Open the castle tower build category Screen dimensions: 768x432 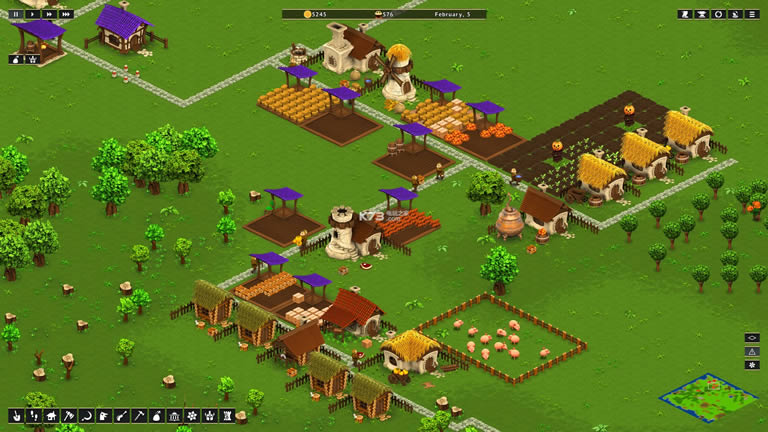[226, 415]
